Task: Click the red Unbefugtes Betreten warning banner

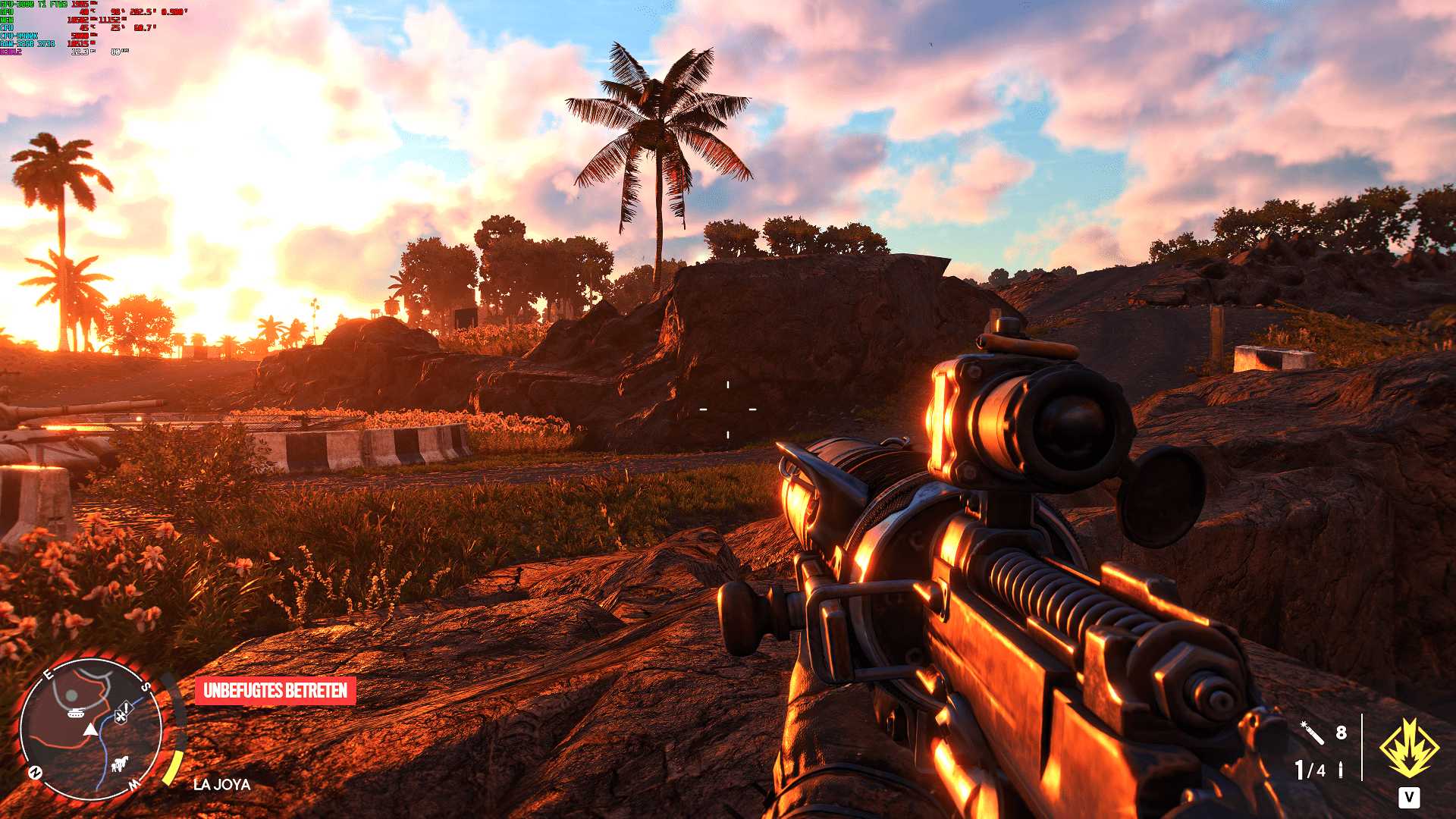Action: (275, 691)
